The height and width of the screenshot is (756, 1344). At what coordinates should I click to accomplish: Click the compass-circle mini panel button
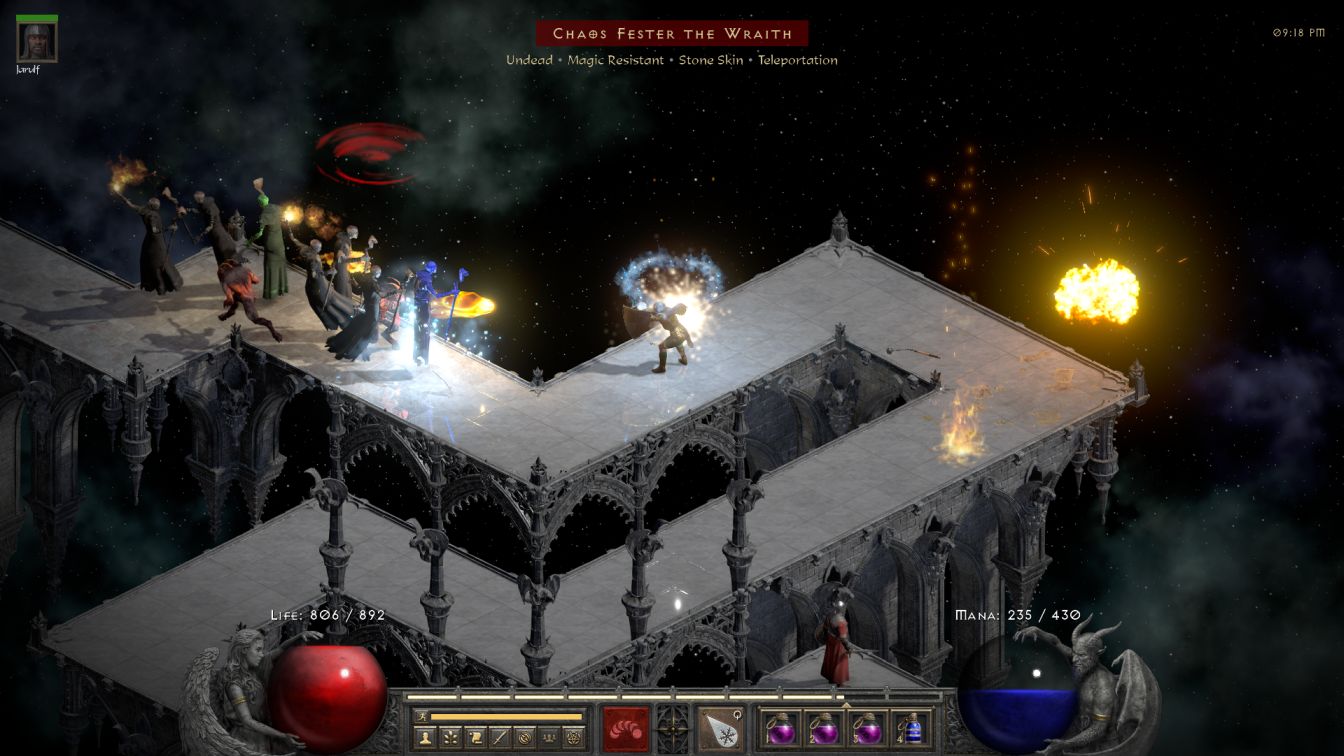point(524,738)
